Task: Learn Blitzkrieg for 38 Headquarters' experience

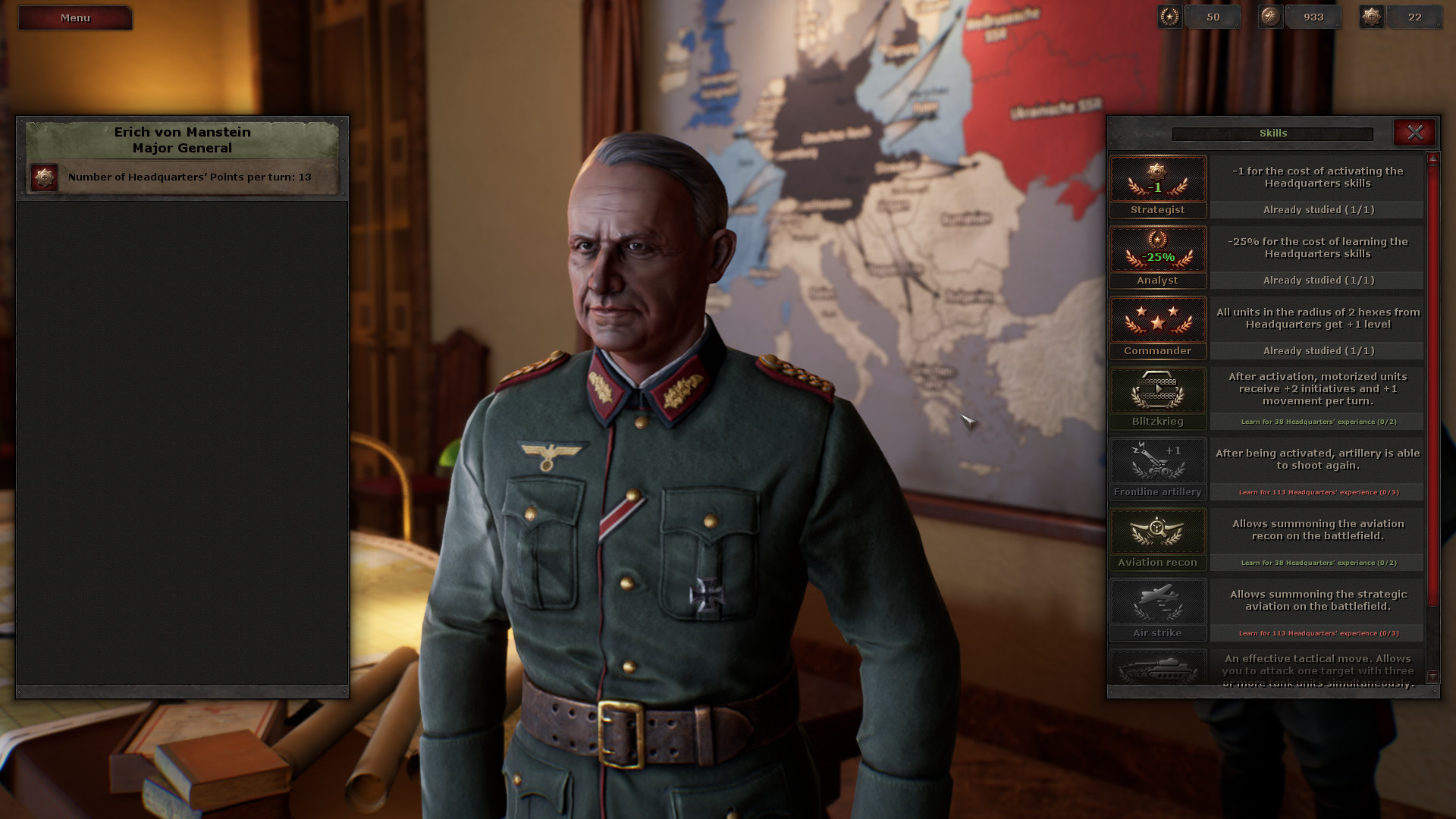Action: tap(1317, 422)
